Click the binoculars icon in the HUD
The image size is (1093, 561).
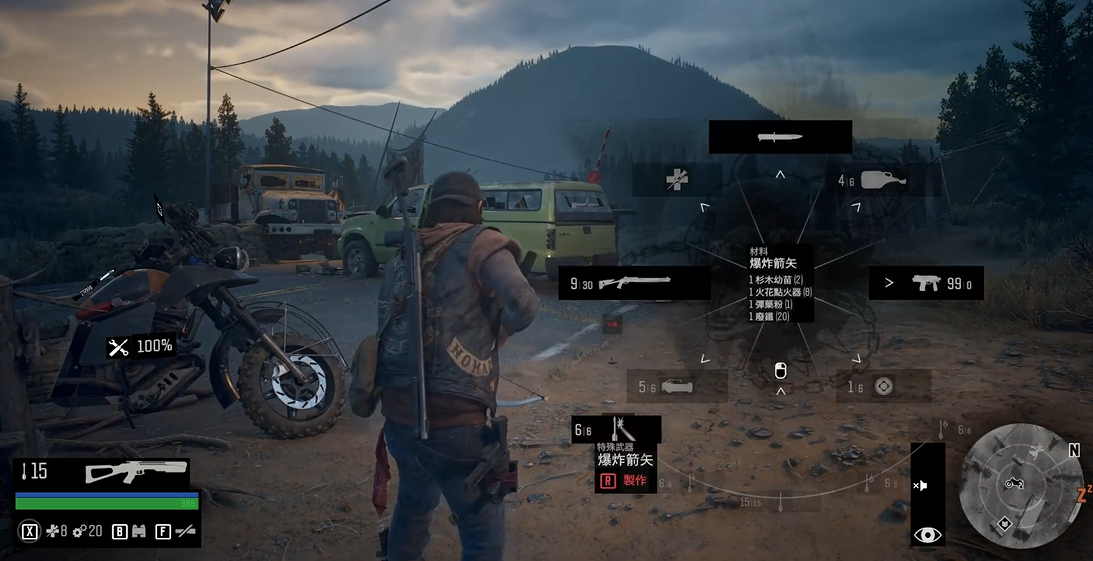coord(138,531)
